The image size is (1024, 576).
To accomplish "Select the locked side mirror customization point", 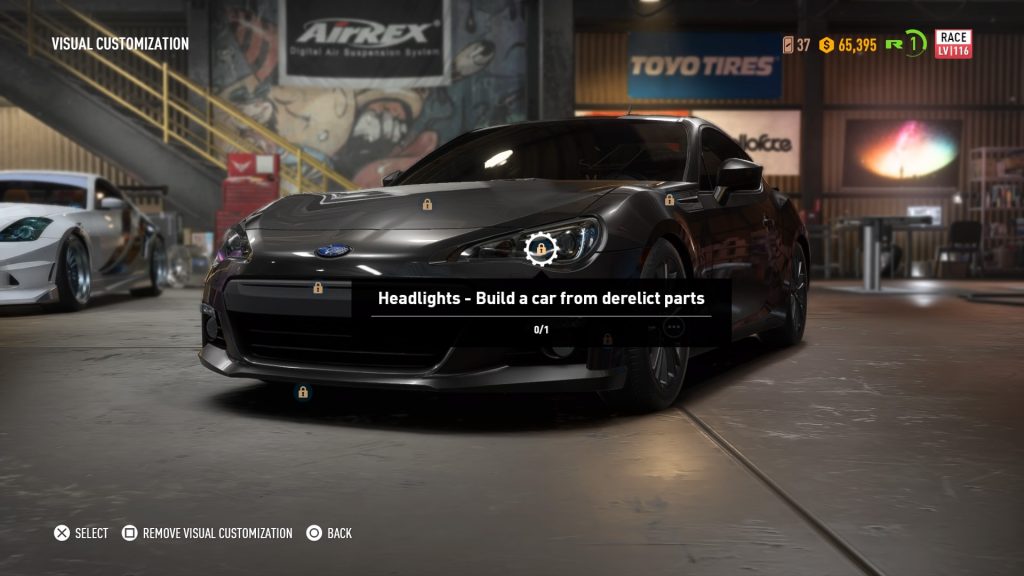I will tap(669, 200).
